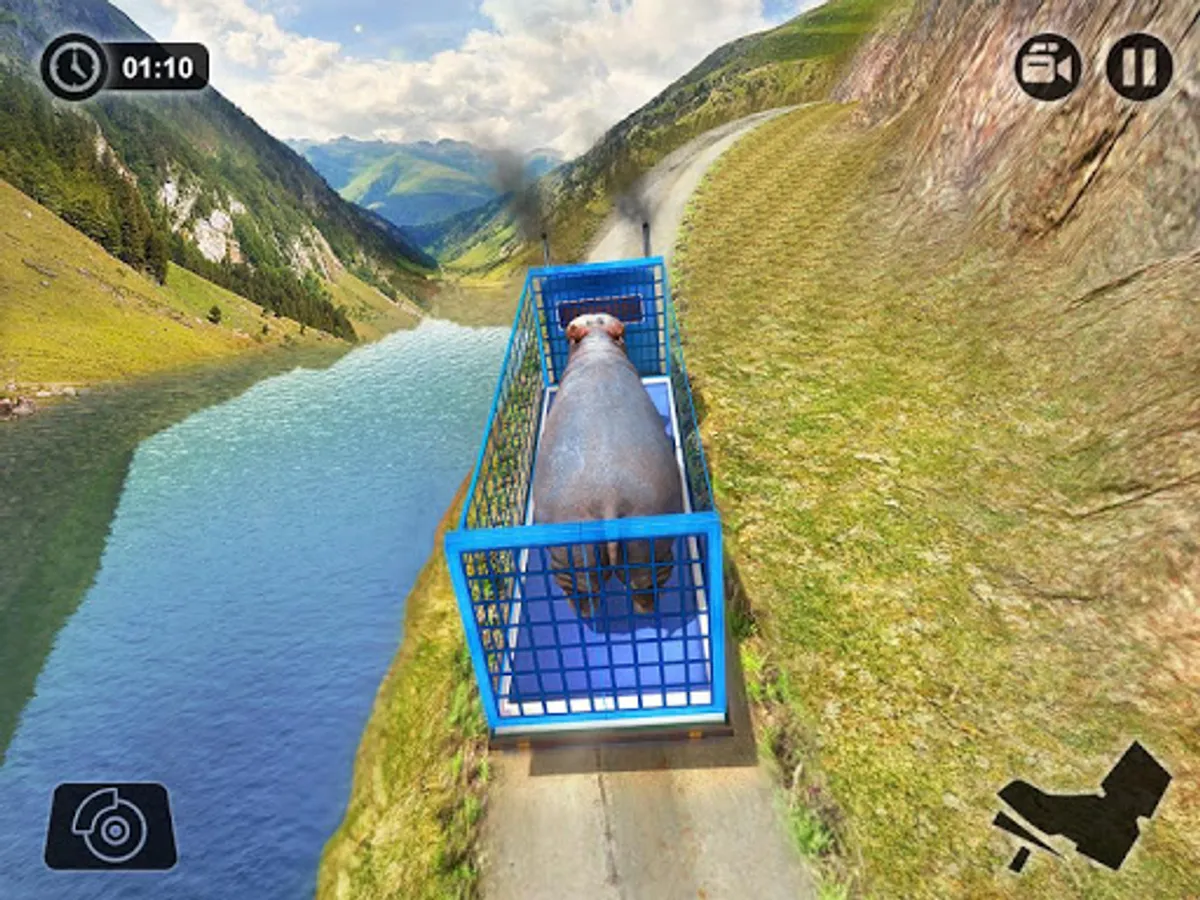Pause the game
1200x900 pixels.
[x=1139, y=67]
